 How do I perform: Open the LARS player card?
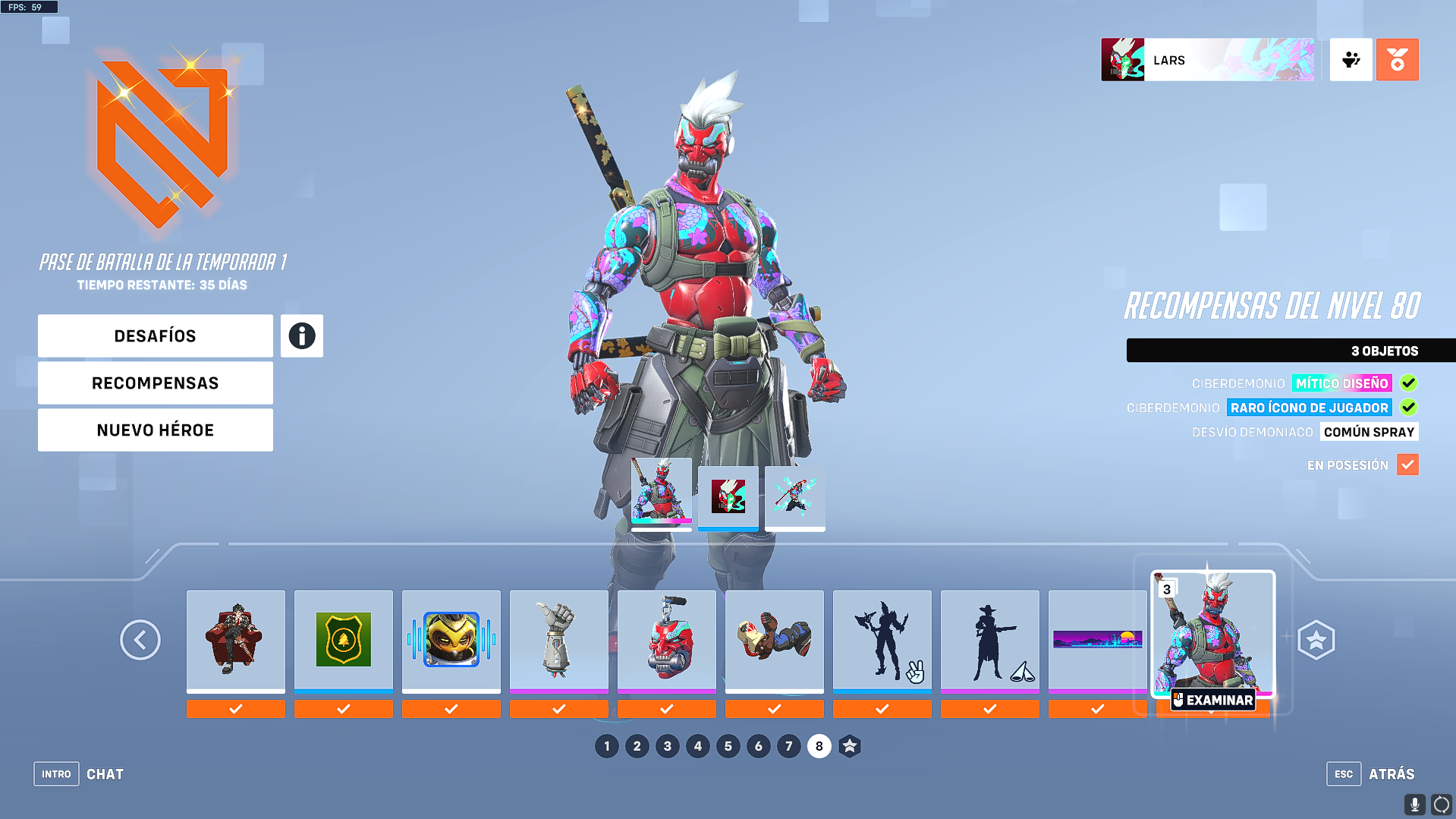click(x=1208, y=59)
